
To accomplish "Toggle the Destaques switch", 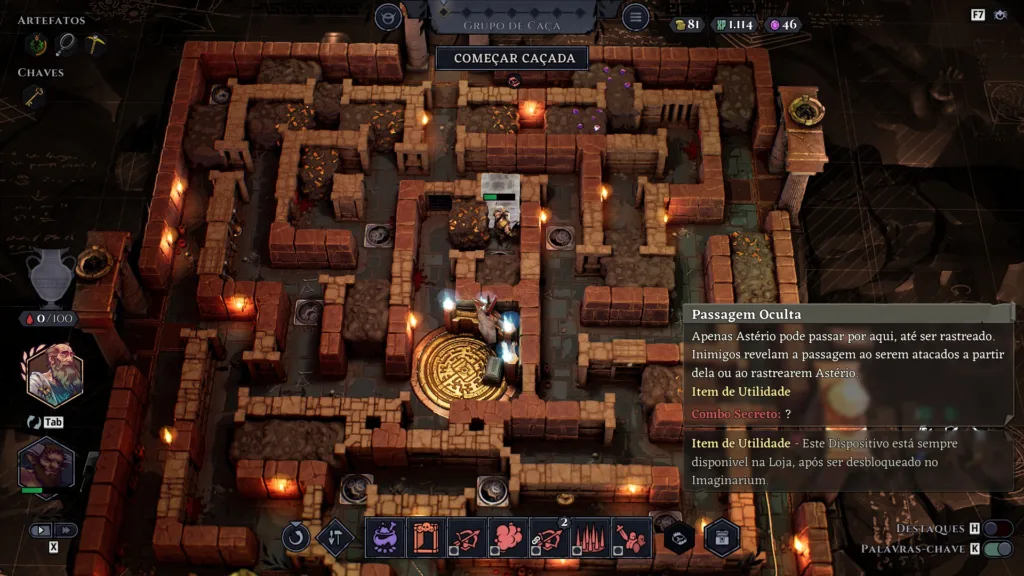I will pyautogui.click(x=997, y=528).
